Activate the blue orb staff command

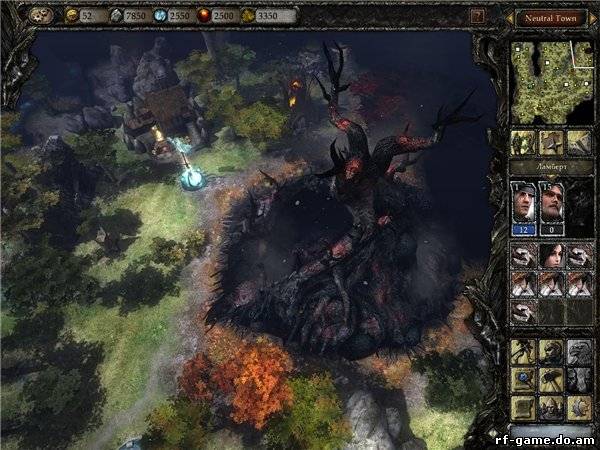pos(523,380)
